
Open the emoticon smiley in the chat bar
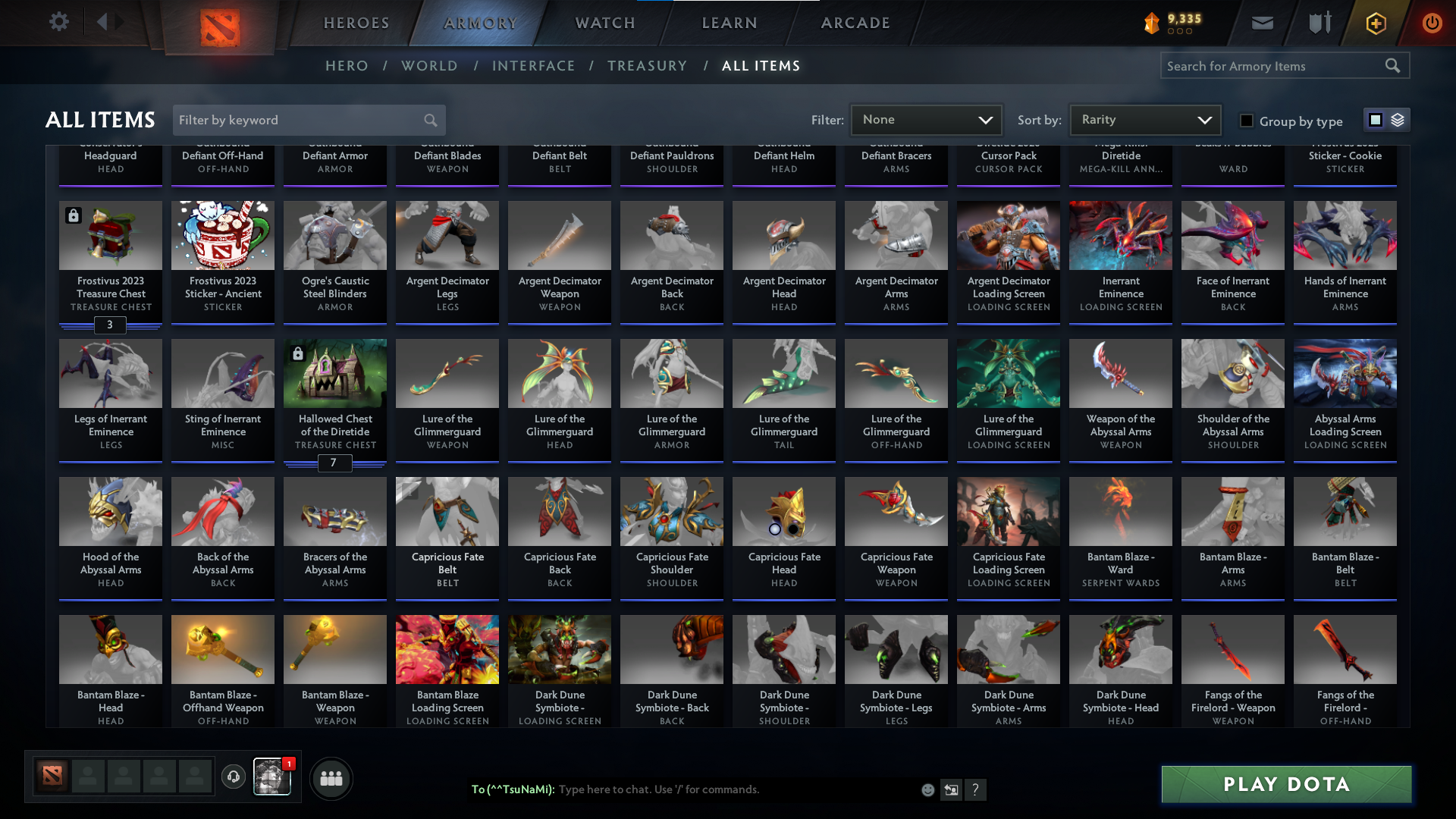point(927,789)
